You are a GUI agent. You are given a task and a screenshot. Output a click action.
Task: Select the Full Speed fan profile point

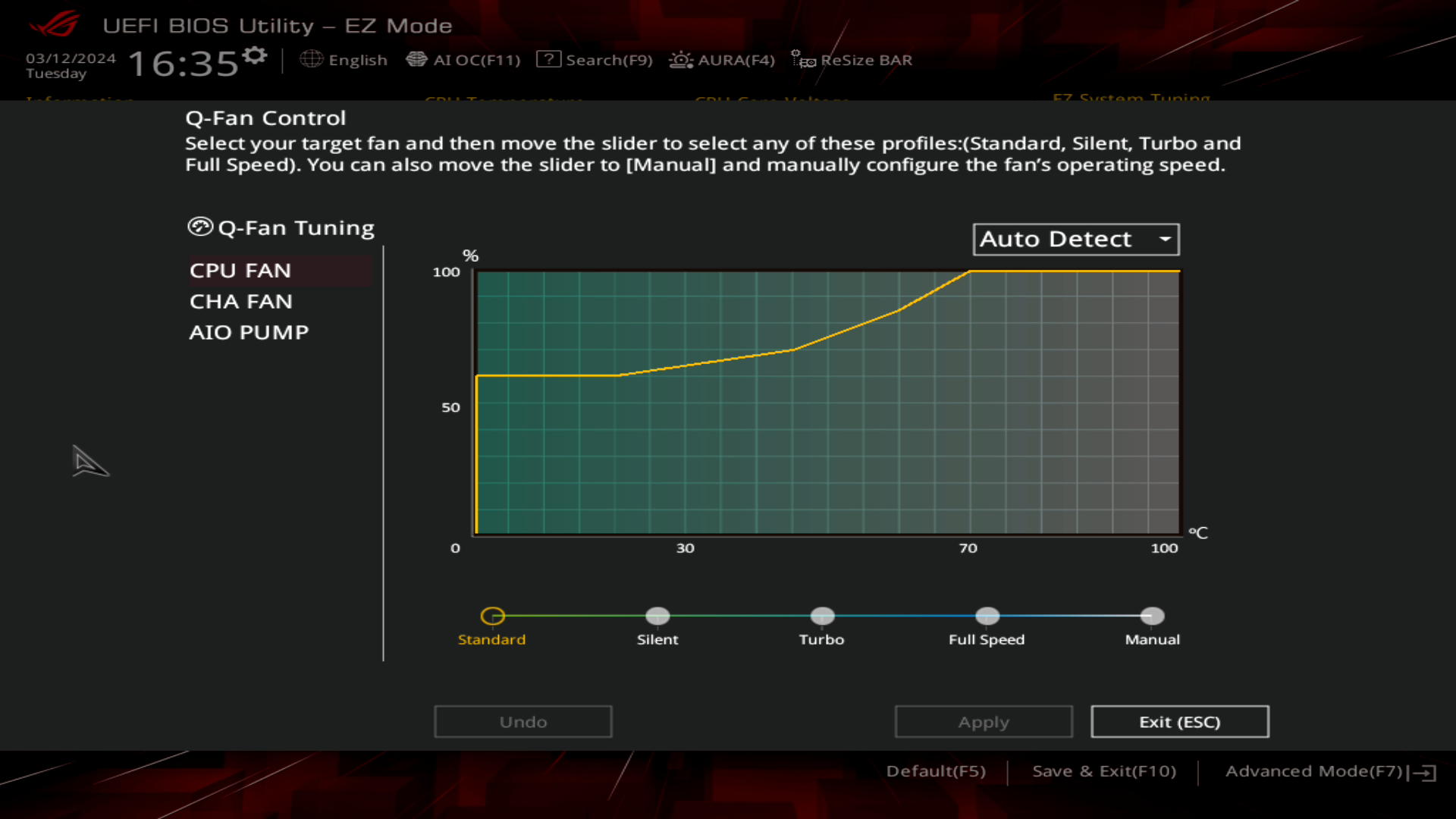tap(987, 616)
